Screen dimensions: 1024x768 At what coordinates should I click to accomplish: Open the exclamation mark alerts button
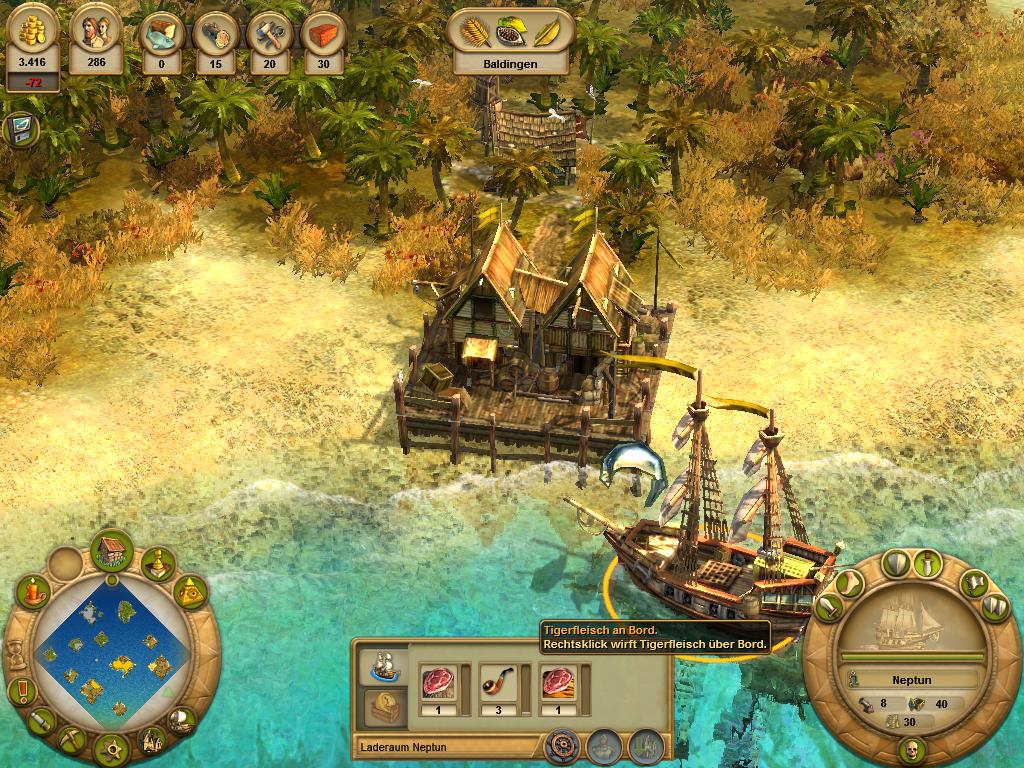(20, 691)
